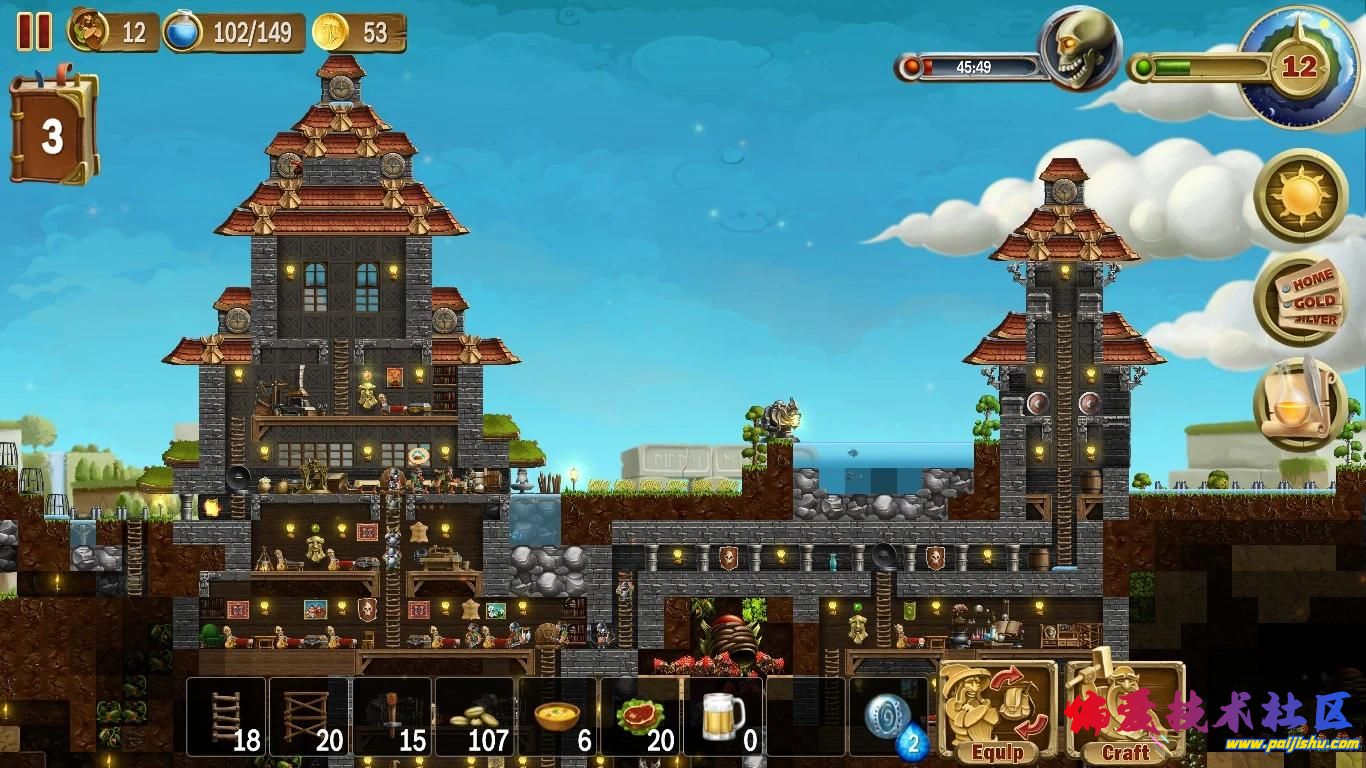Image resolution: width=1366 pixels, height=768 pixels.
Task: Open the task book showing 3
Action: tap(53, 135)
